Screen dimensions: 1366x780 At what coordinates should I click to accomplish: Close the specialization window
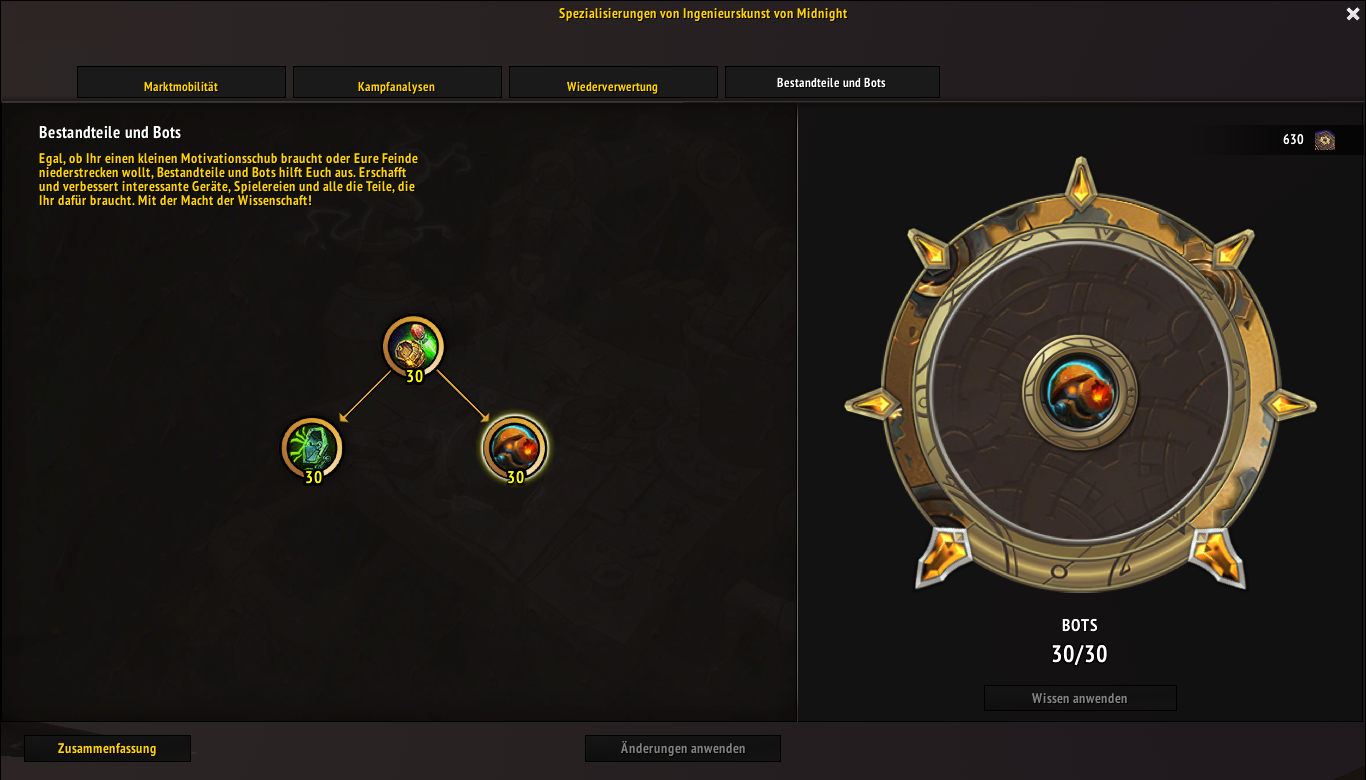(1353, 14)
